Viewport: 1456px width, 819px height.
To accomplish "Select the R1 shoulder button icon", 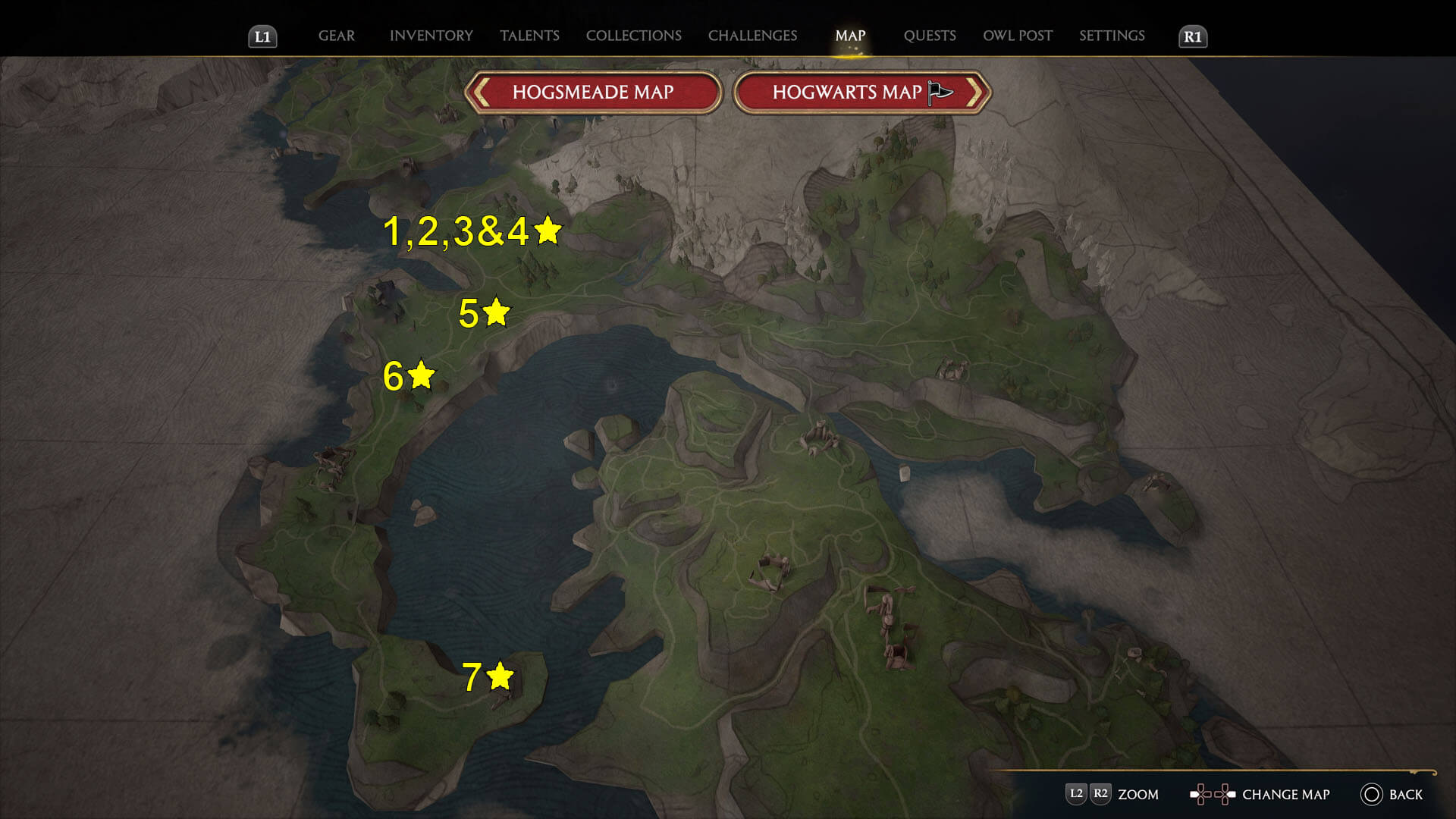I will 1194,35.
